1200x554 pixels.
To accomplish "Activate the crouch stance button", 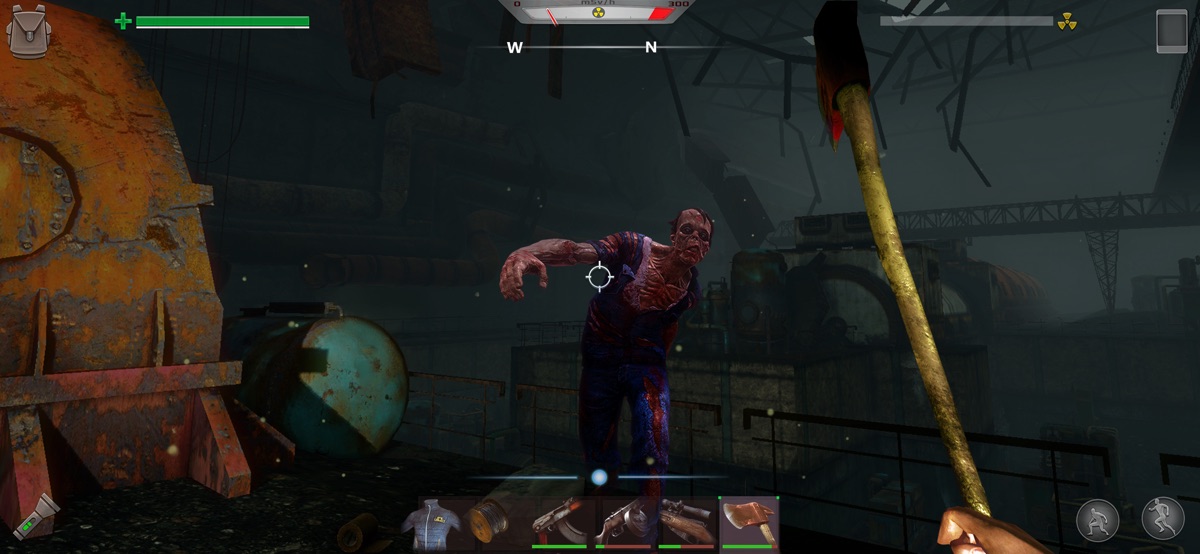I will (1098, 520).
